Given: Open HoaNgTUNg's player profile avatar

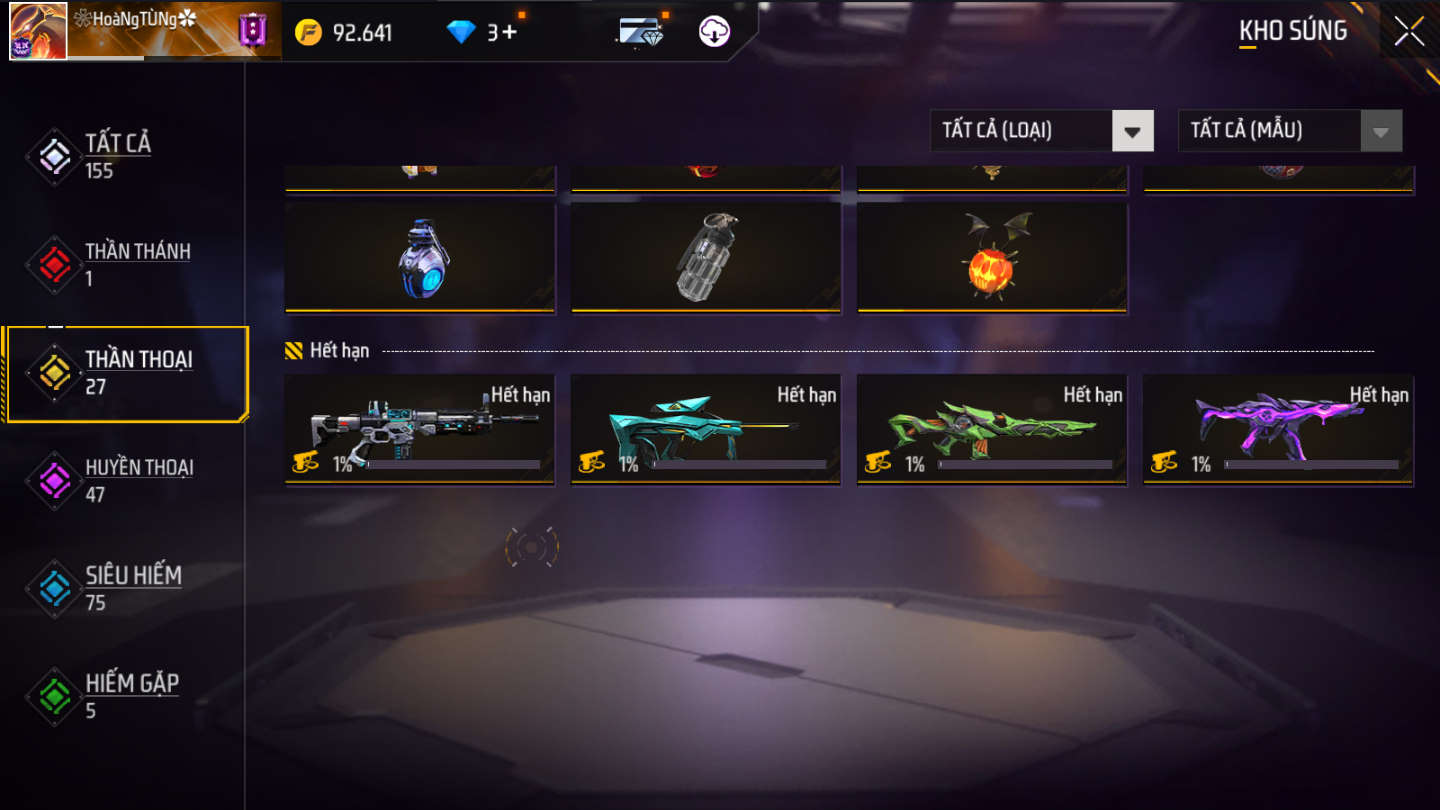Looking at the screenshot, I should point(38,31).
